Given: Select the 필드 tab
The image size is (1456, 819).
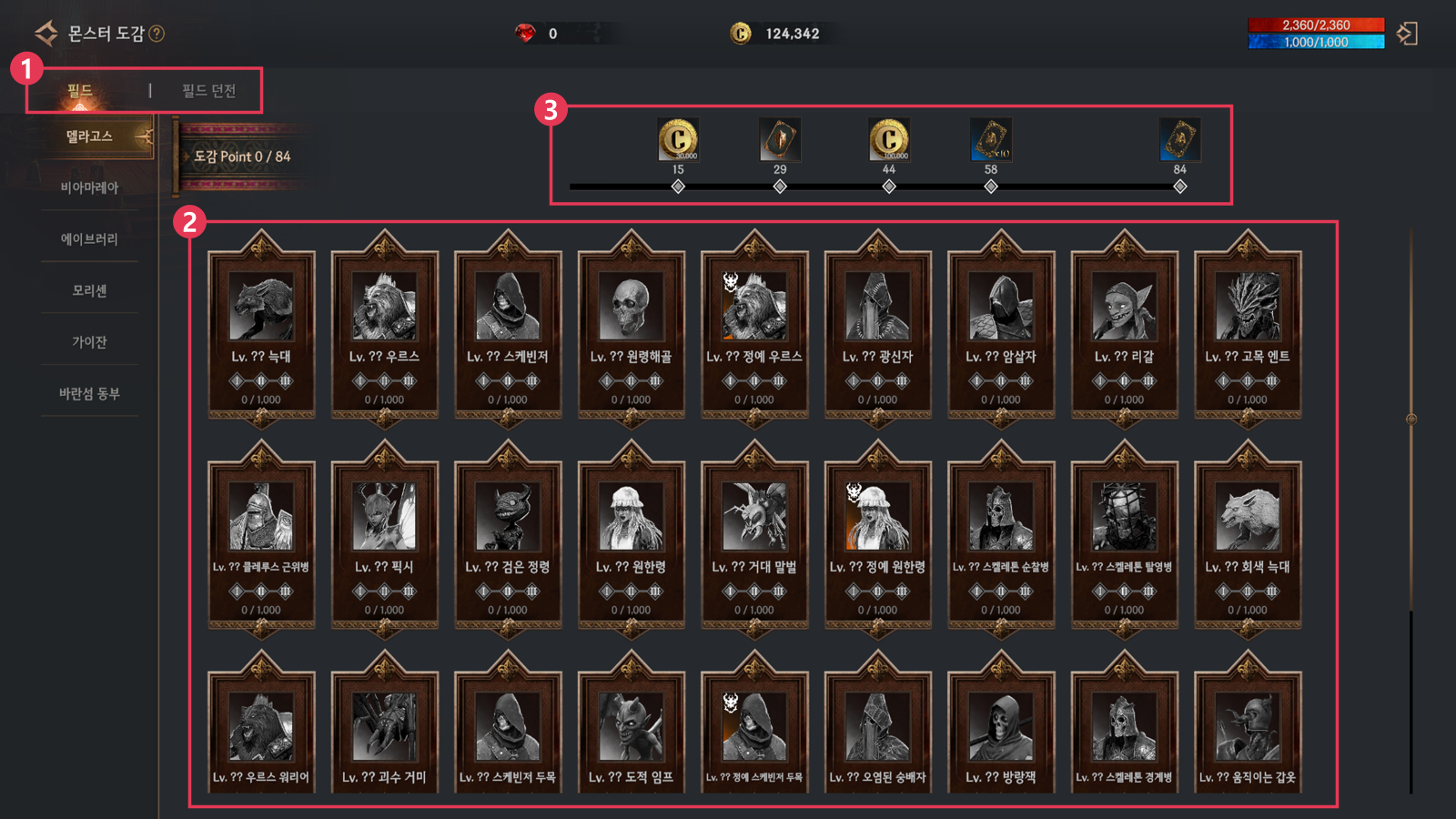Looking at the screenshot, I should (80, 91).
